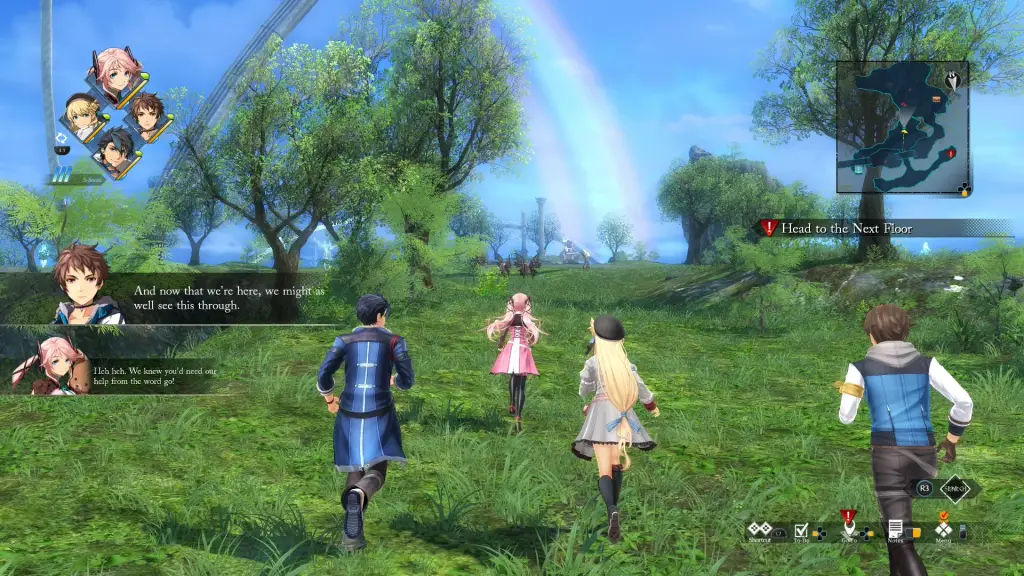
Task: Click the red objective marker on the minimap
Action: [x=951, y=152]
